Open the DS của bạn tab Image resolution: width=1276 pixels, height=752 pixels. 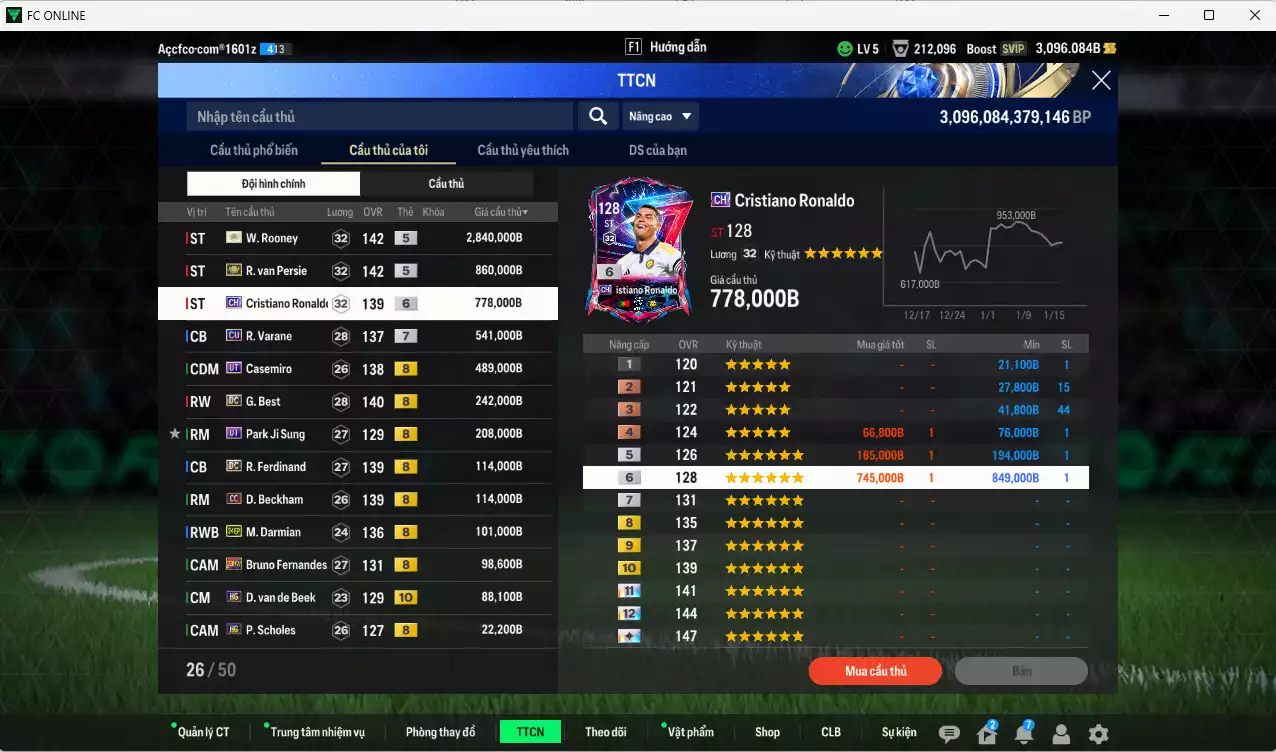point(657,150)
